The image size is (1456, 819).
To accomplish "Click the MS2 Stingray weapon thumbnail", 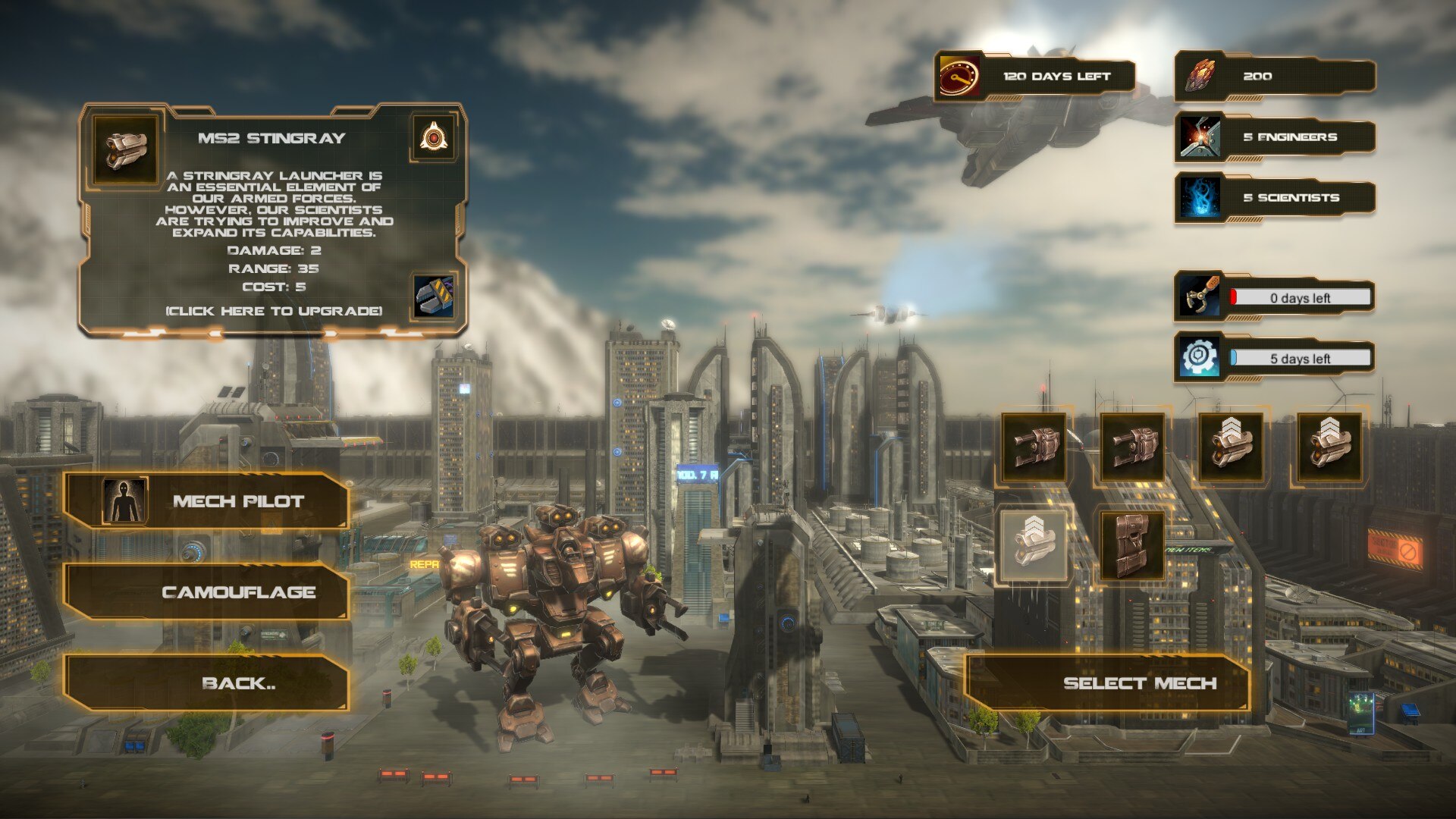I will point(126,149).
